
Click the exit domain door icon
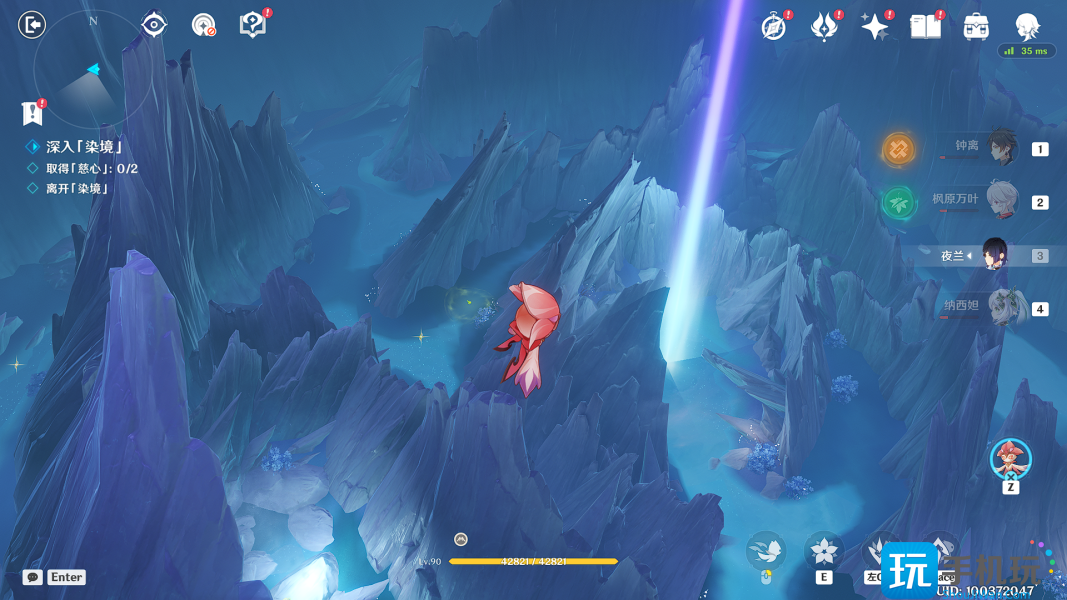click(32, 25)
